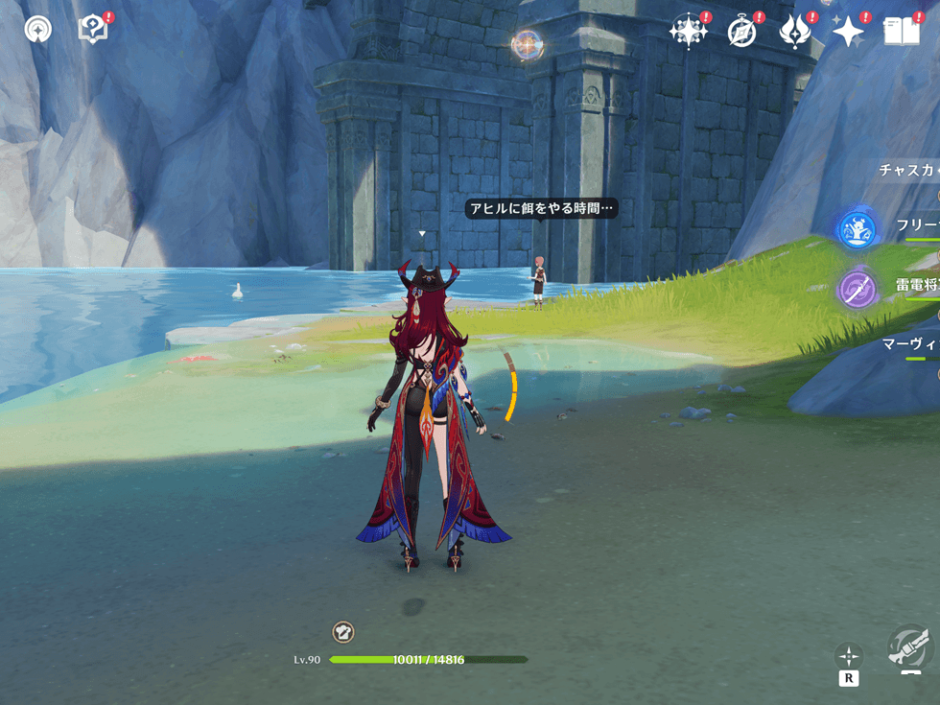Viewport: 940px width, 705px height.
Task: Activate the four-point star button above R
Action: 848,656
